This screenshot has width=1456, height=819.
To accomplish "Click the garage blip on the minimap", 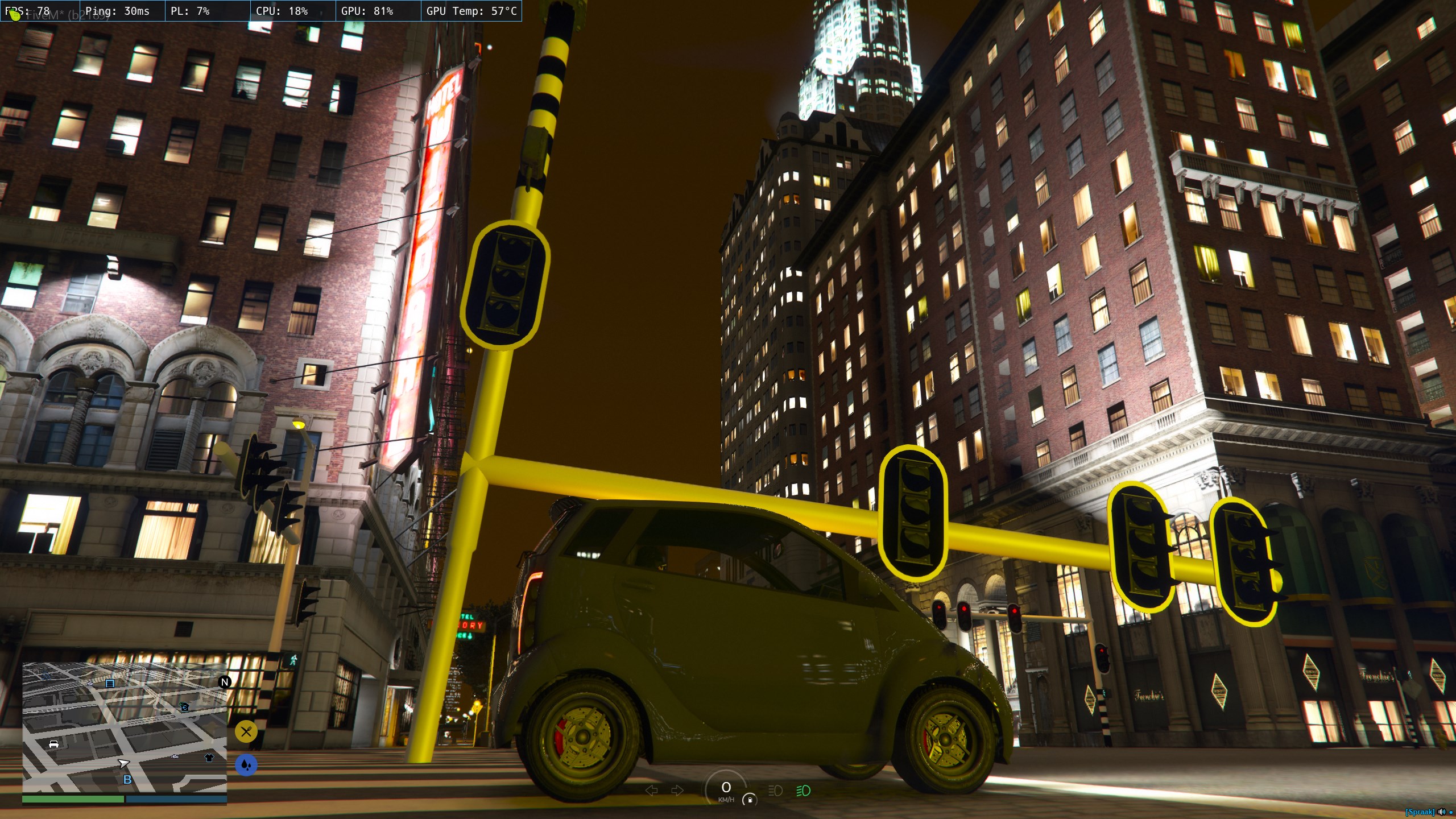I will tap(110, 683).
